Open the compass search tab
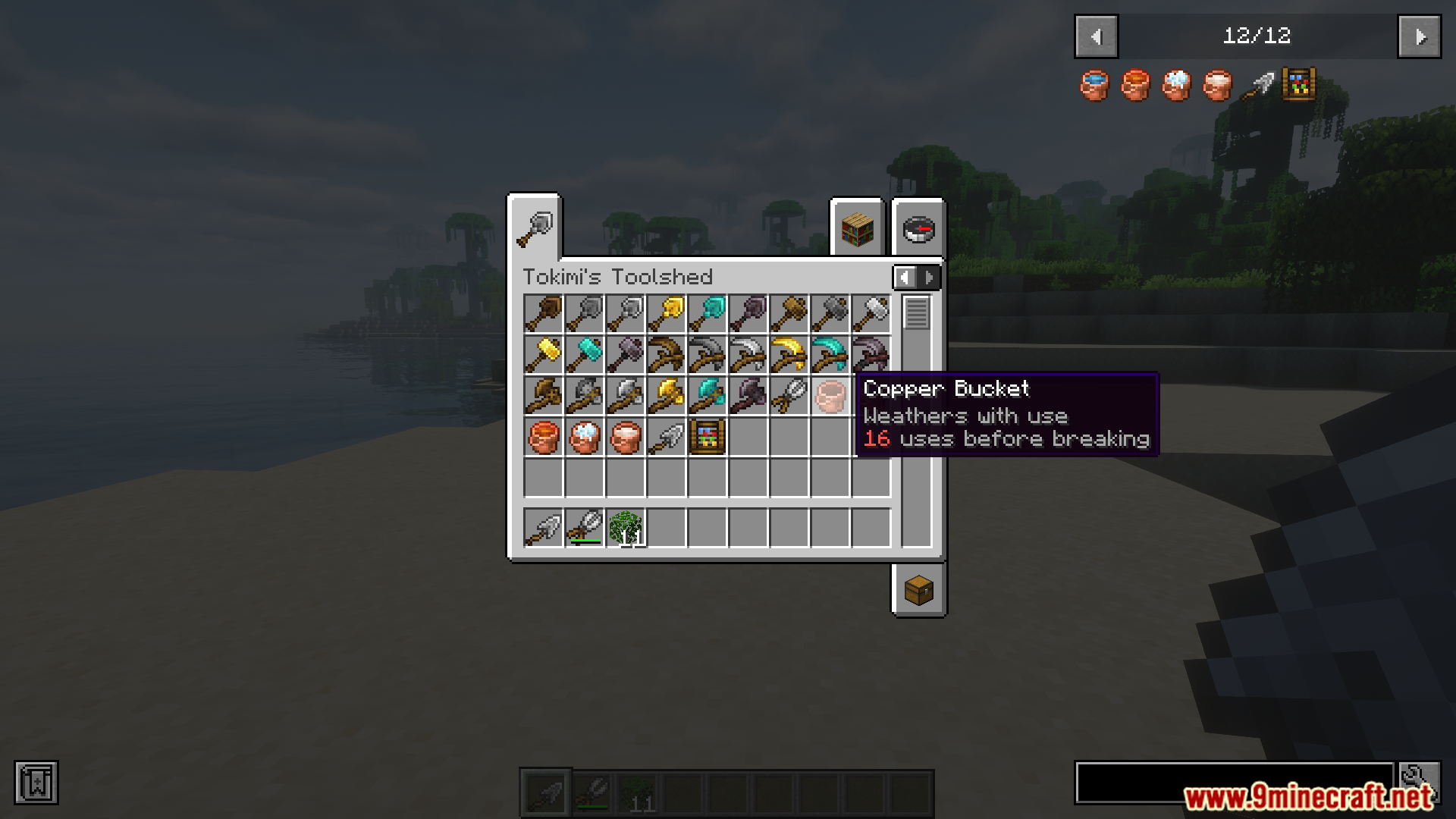This screenshot has width=1456, height=819. [x=918, y=230]
